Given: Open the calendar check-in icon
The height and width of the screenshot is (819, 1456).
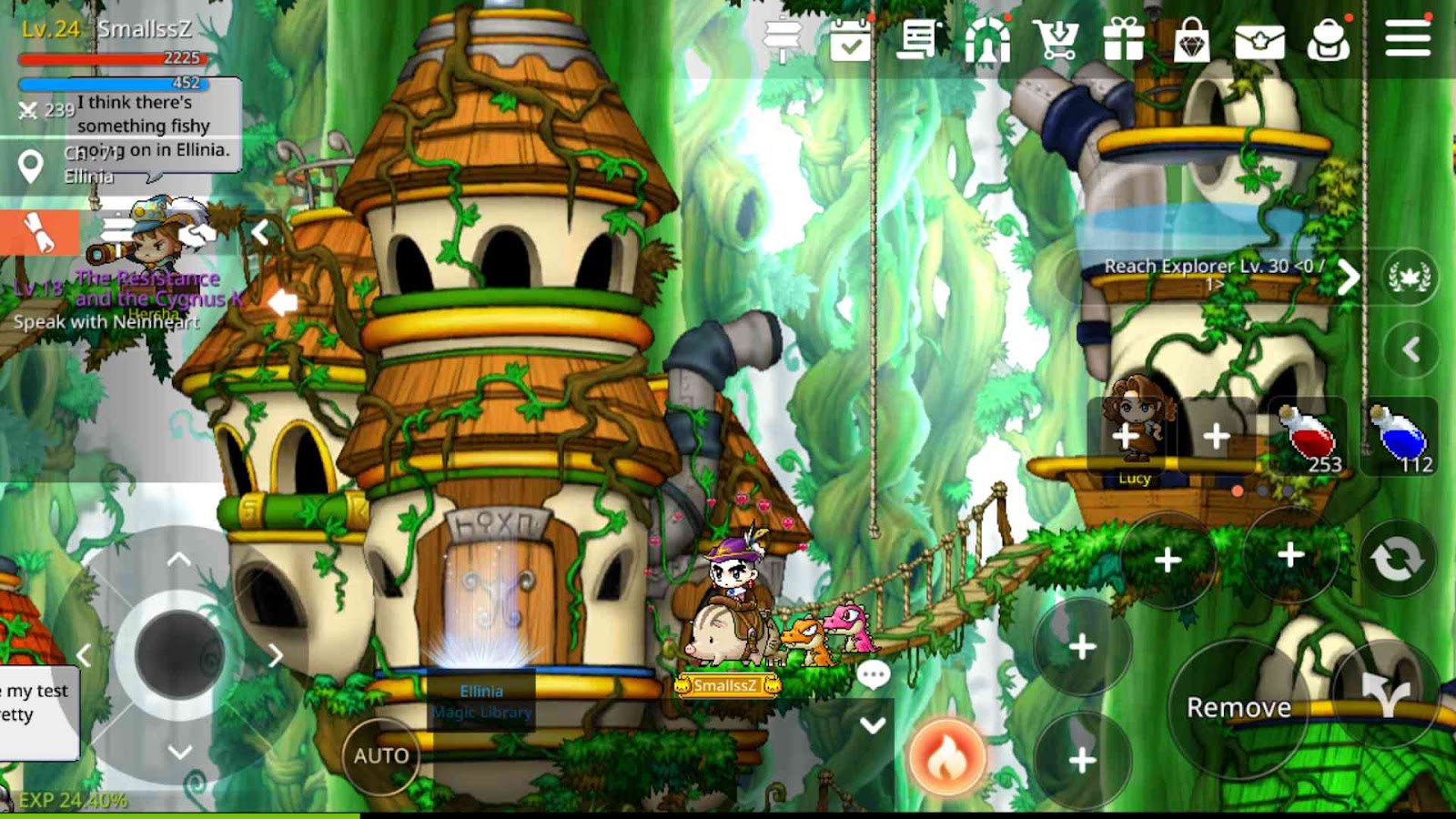Looking at the screenshot, I should coord(850,41).
